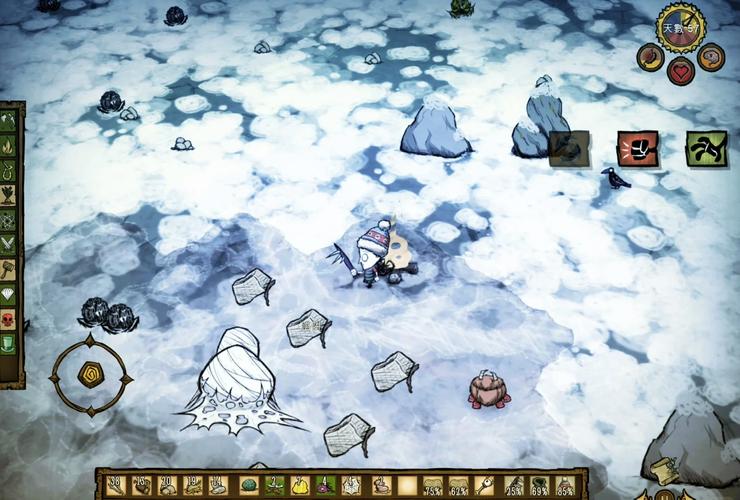
Task: Switch to the crossed swords Fight tab
Action: point(8,245)
